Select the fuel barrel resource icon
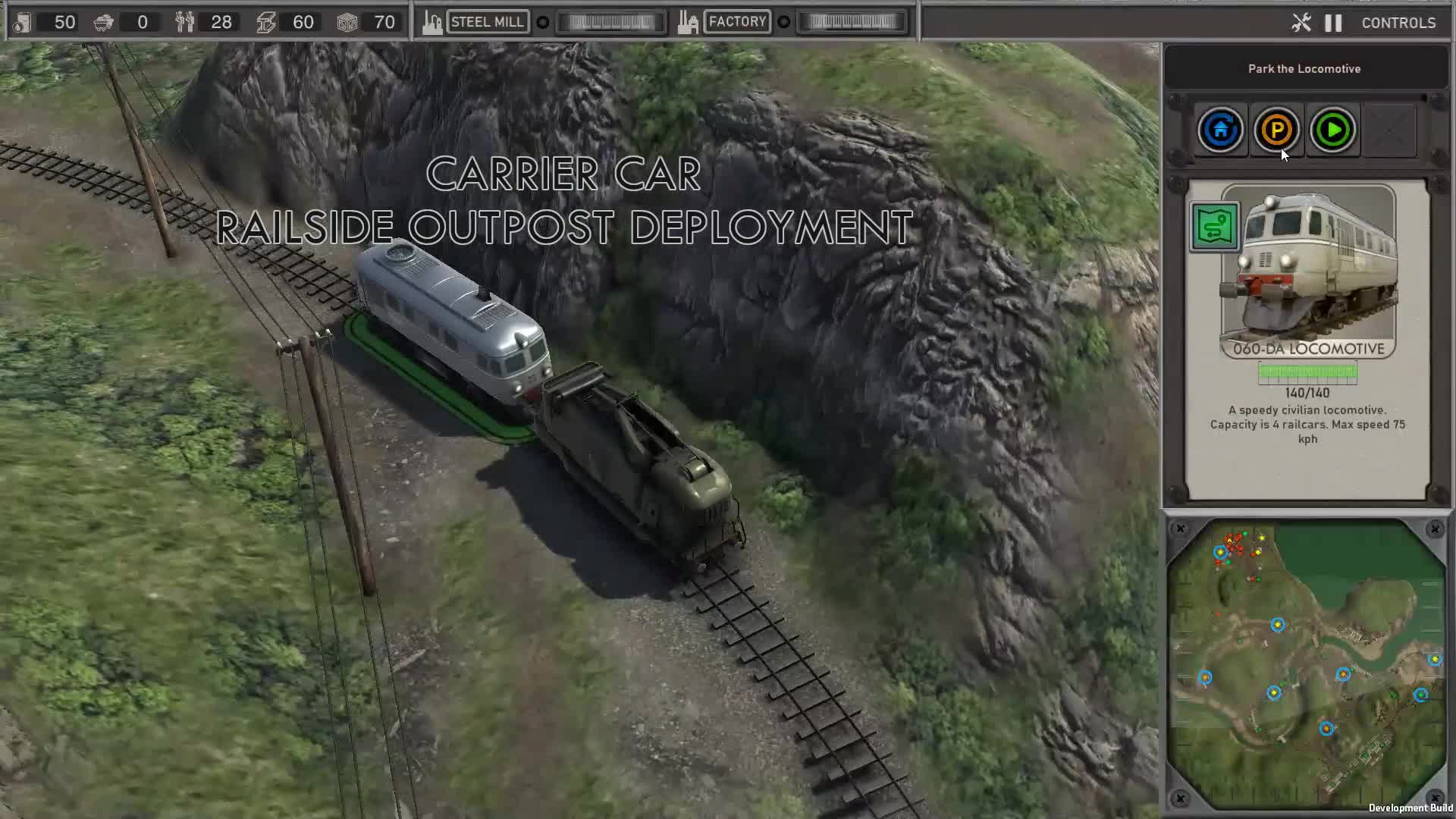Screen dimensions: 1456x819 [x=23, y=22]
